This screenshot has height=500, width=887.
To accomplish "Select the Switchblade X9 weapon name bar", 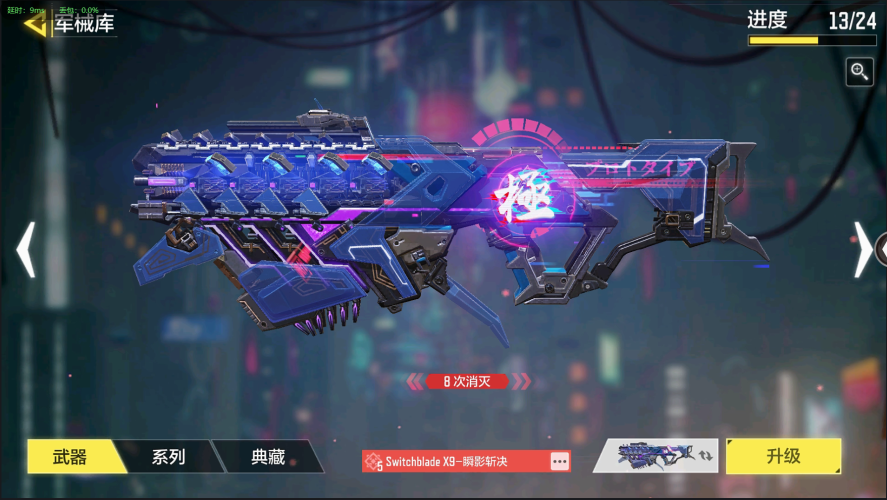I will [455, 461].
